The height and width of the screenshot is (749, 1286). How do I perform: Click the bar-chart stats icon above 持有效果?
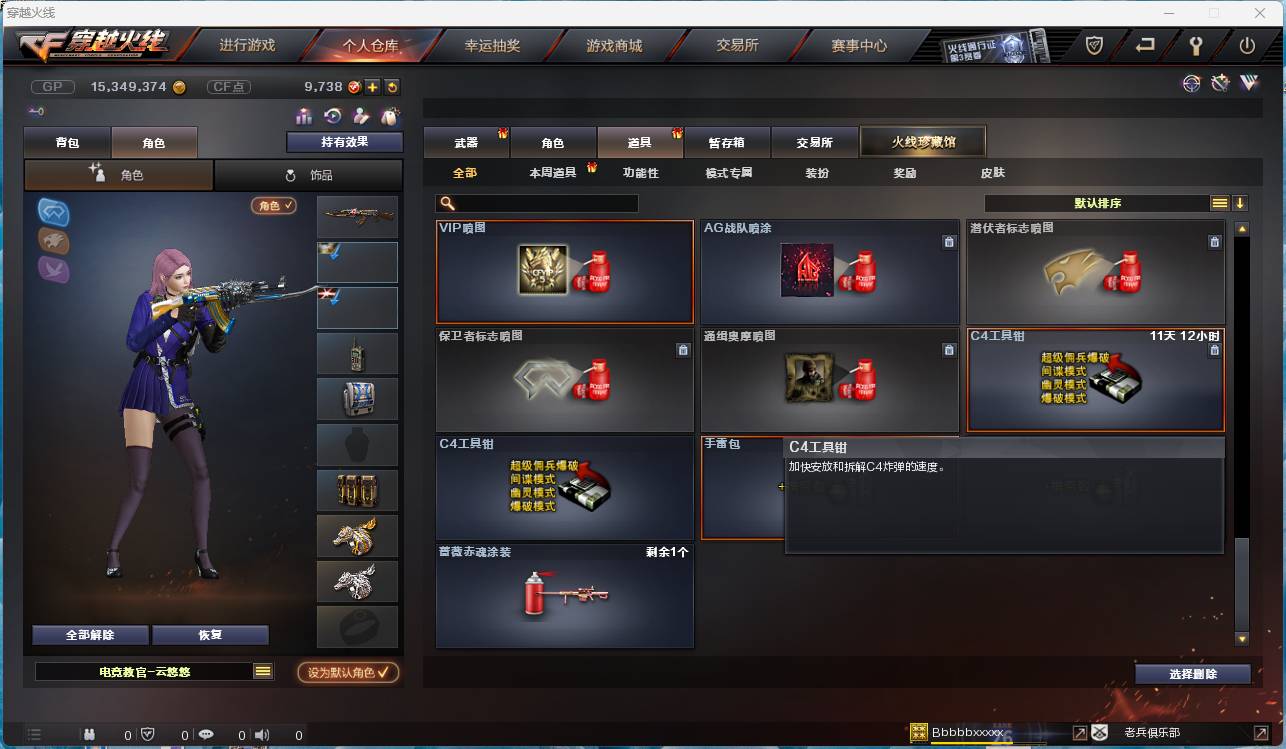coord(302,115)
